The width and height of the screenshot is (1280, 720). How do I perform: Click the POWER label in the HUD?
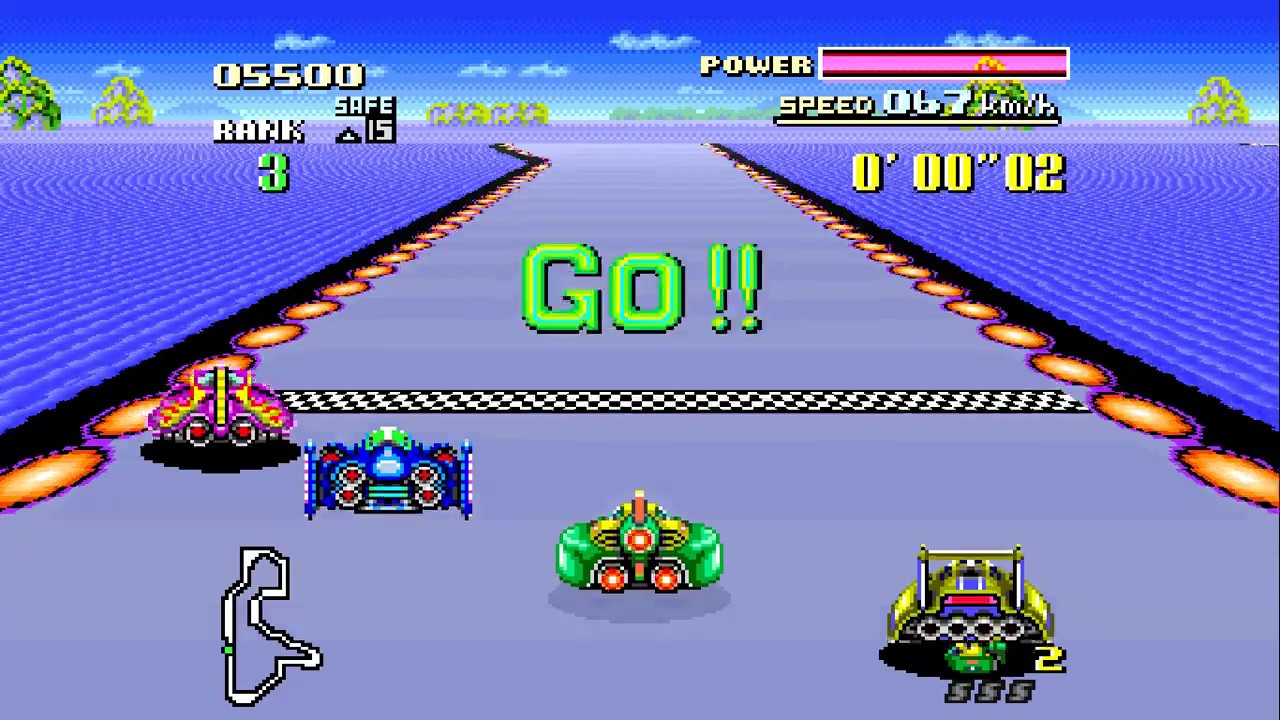pos(757,65)
